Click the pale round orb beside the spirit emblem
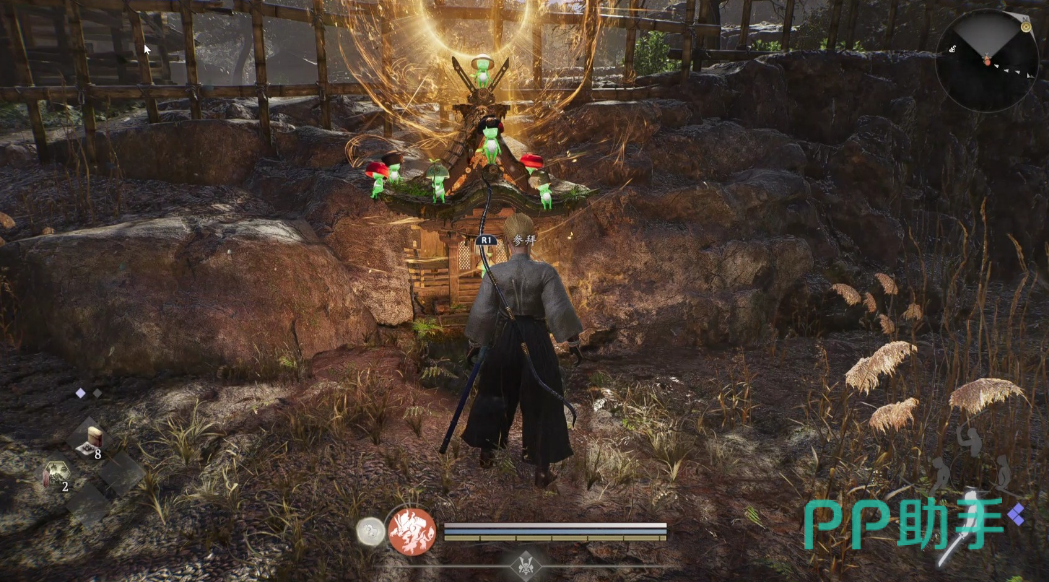 coord(372,532)
